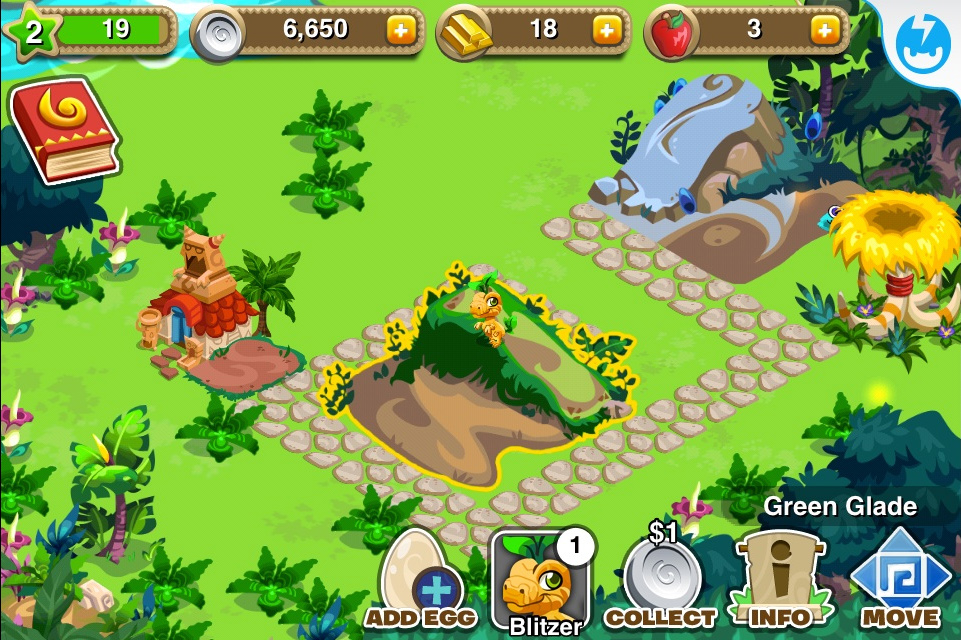Viewport: 961px width, 640px height.
Task: Activate the Move habitat button
Action: [900, 580]
